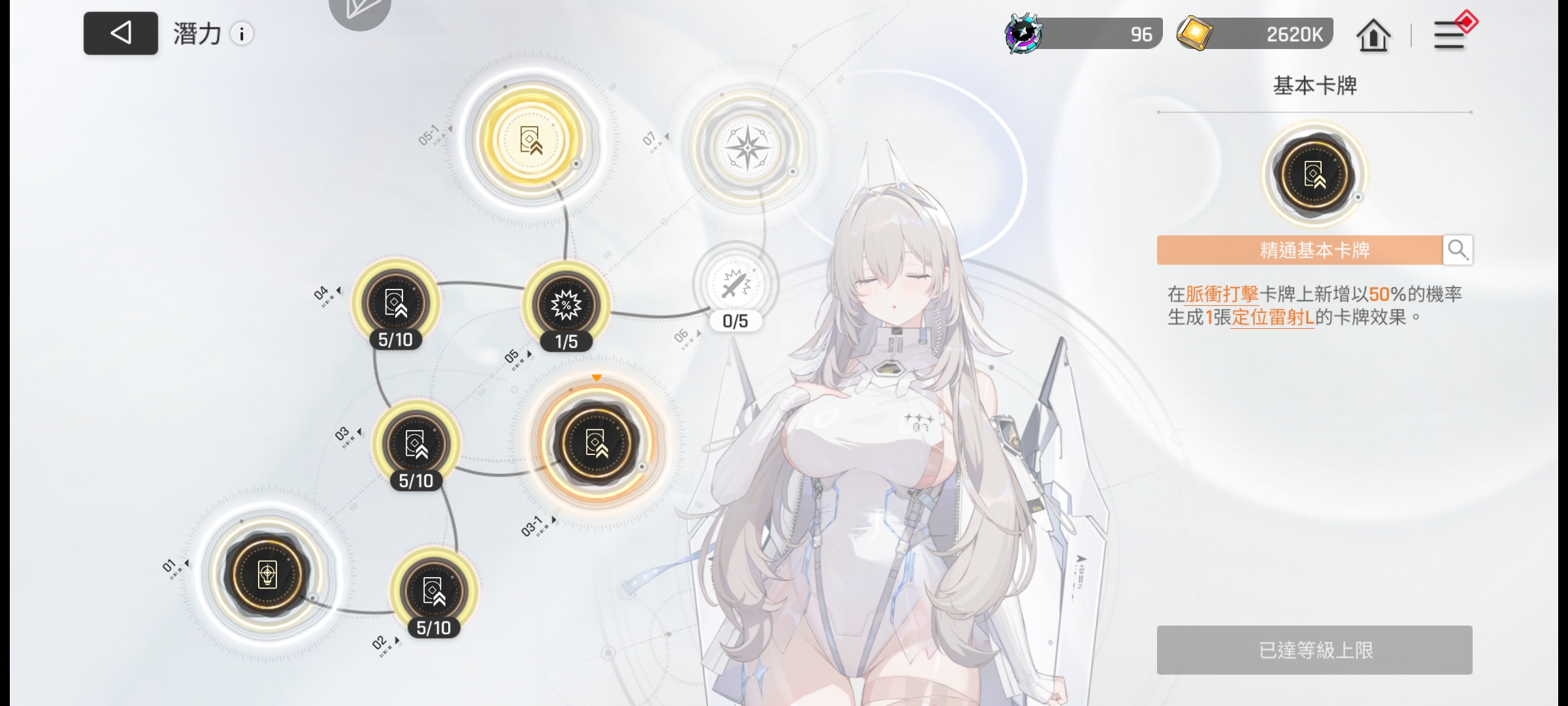
Task: Tap the gold currency counter
Action: (1256, 34)
